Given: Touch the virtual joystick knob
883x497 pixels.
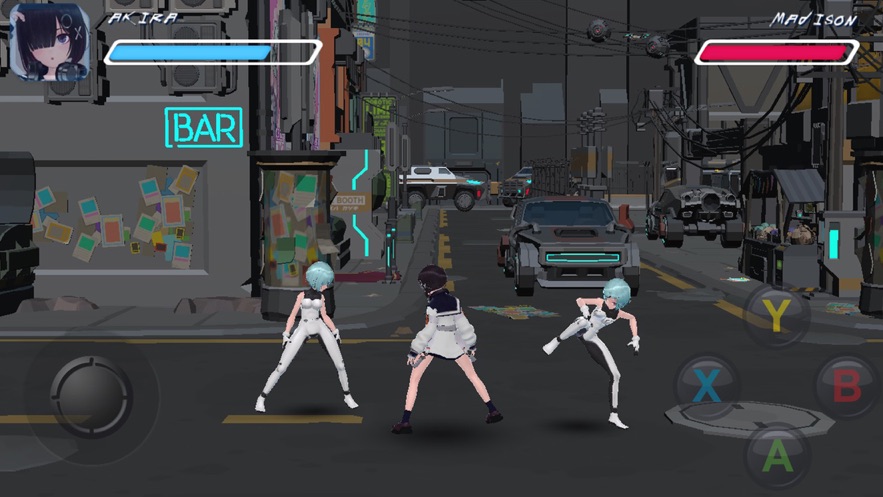Looking at the screenshot, I should [x=91, y=395].
